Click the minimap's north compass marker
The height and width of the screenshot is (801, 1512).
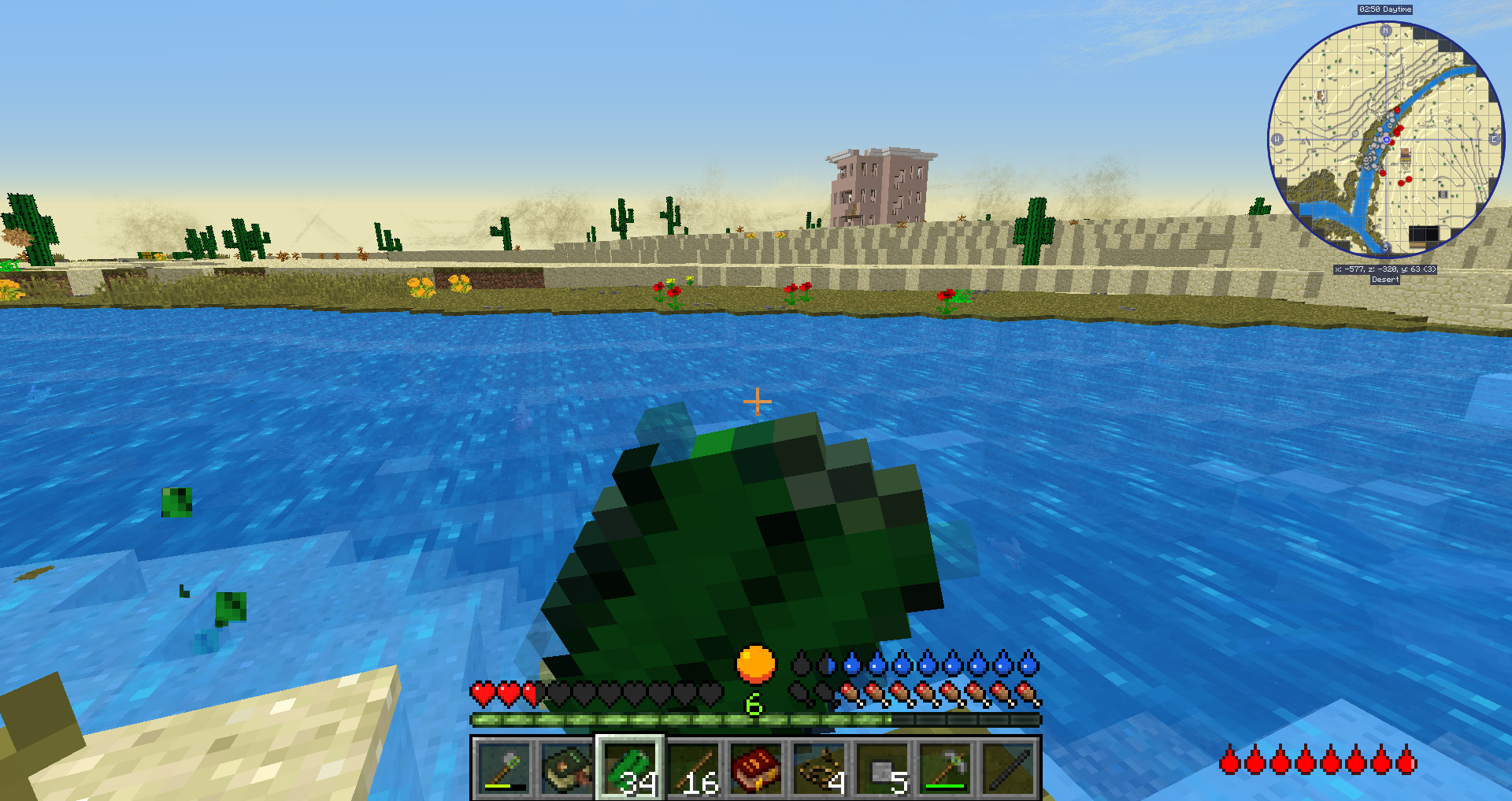pyautogui.click(x=1385, y=31)
